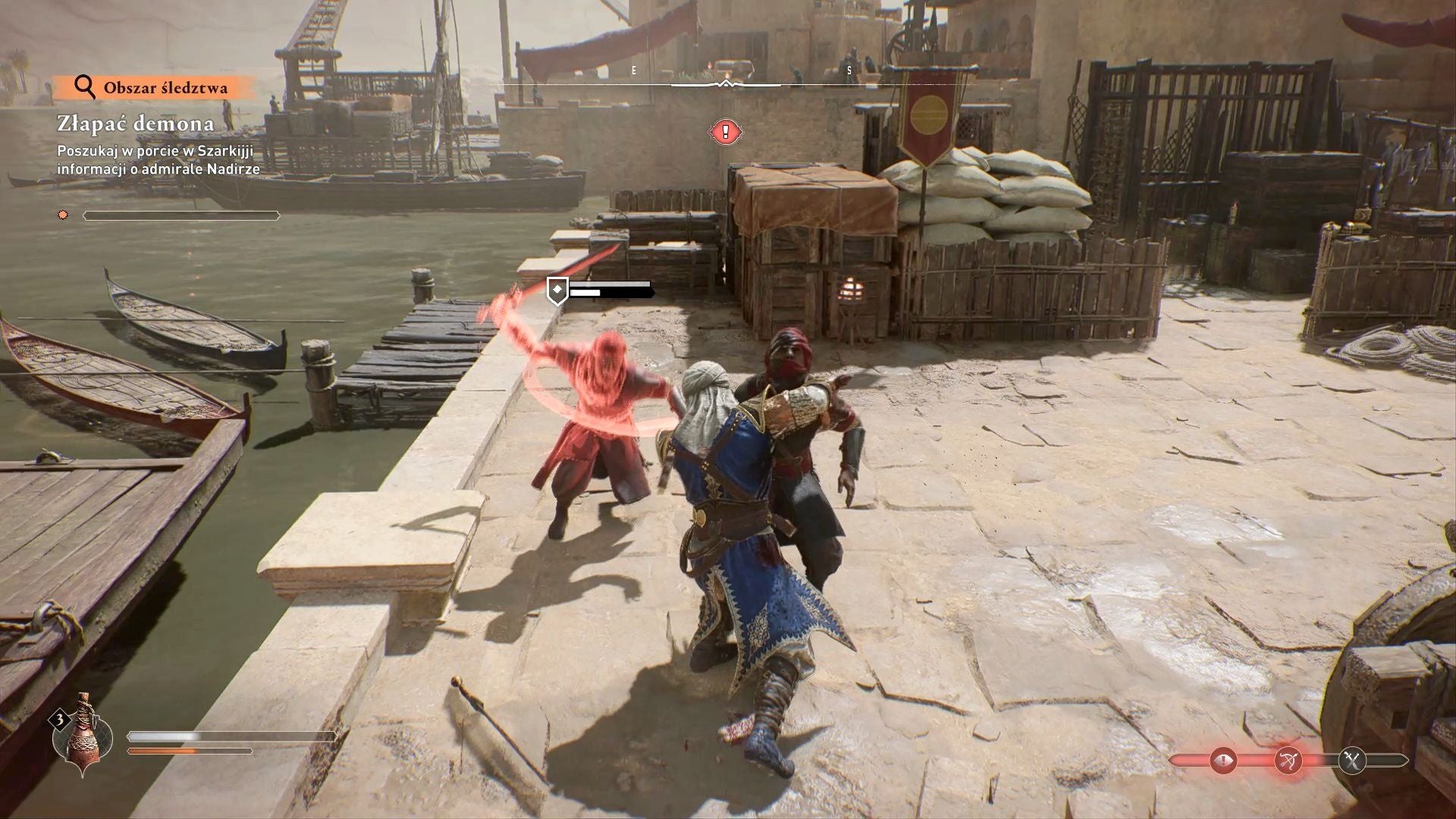The height and width of the screenshot is (819, 1456).
Task: Click the red awareness dot near objective text
Action: [x=61, y=216]
